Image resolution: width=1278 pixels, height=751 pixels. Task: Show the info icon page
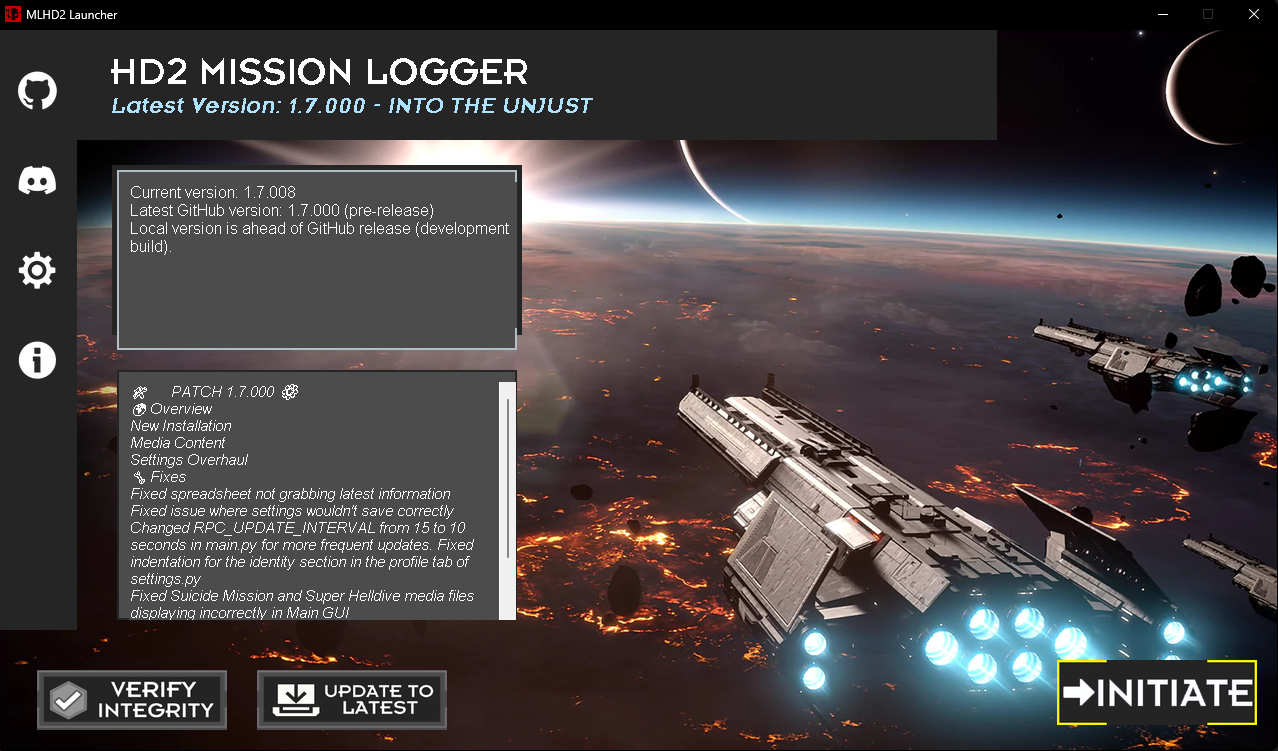coord(37,360)
